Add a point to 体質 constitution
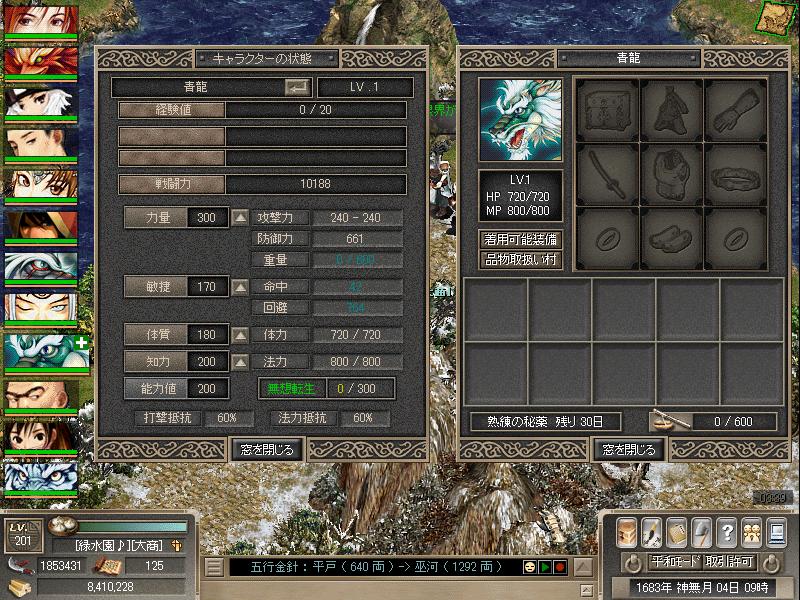Viewport: 800px width, 600px height. [240, 335]
